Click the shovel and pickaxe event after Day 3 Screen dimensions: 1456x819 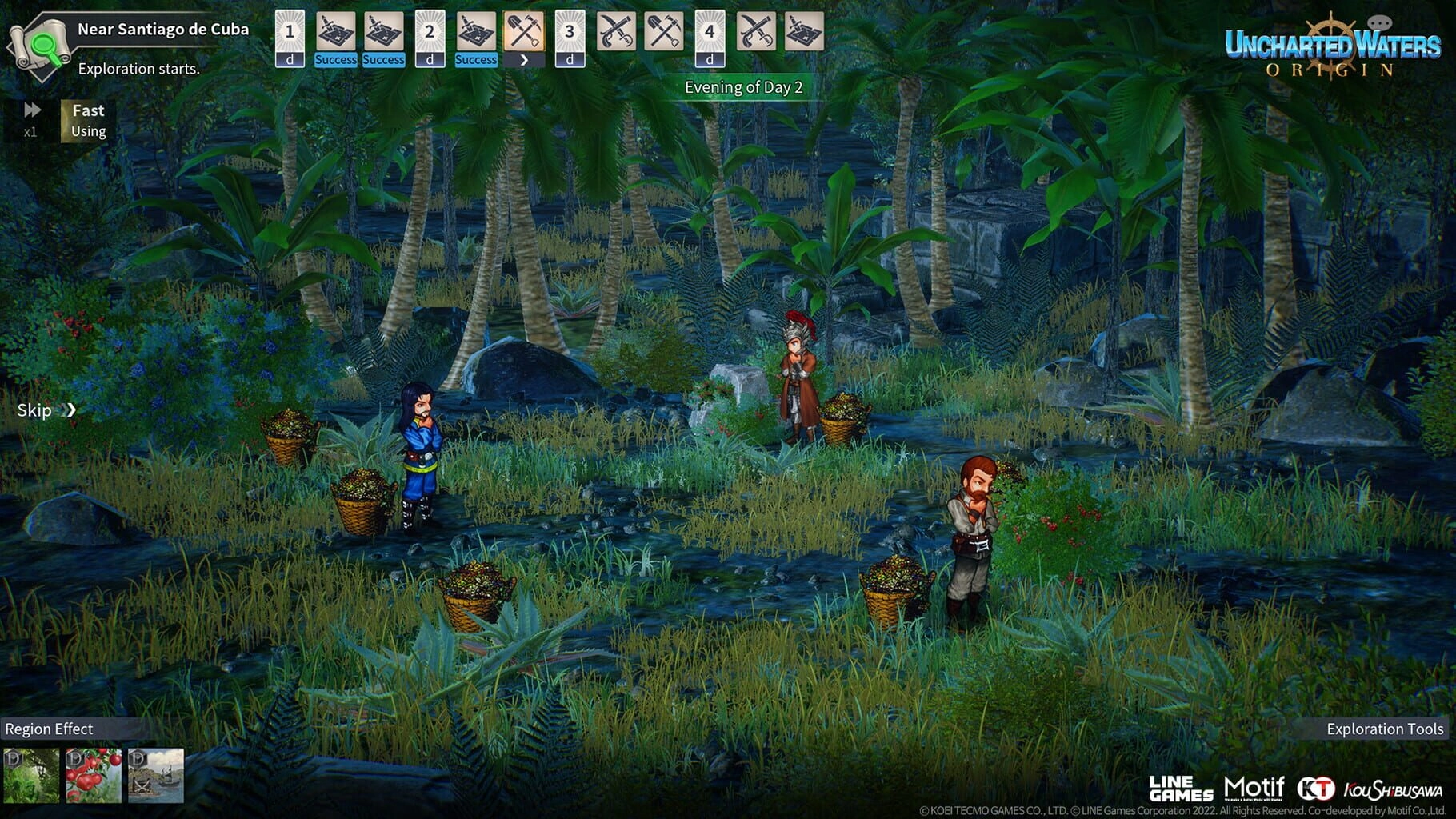[x=664, y=32]
